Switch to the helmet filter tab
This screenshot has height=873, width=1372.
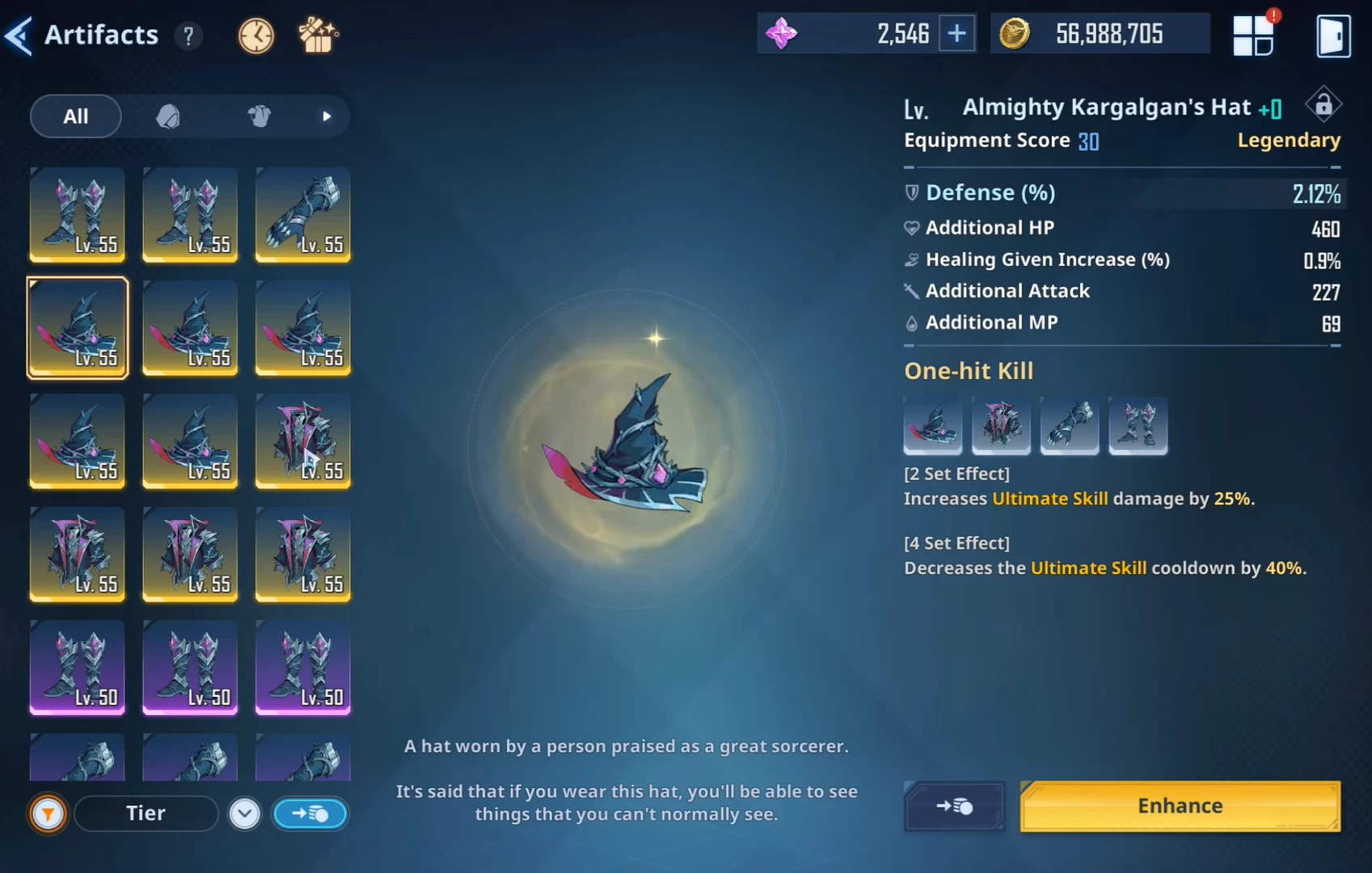coord(168,116)
